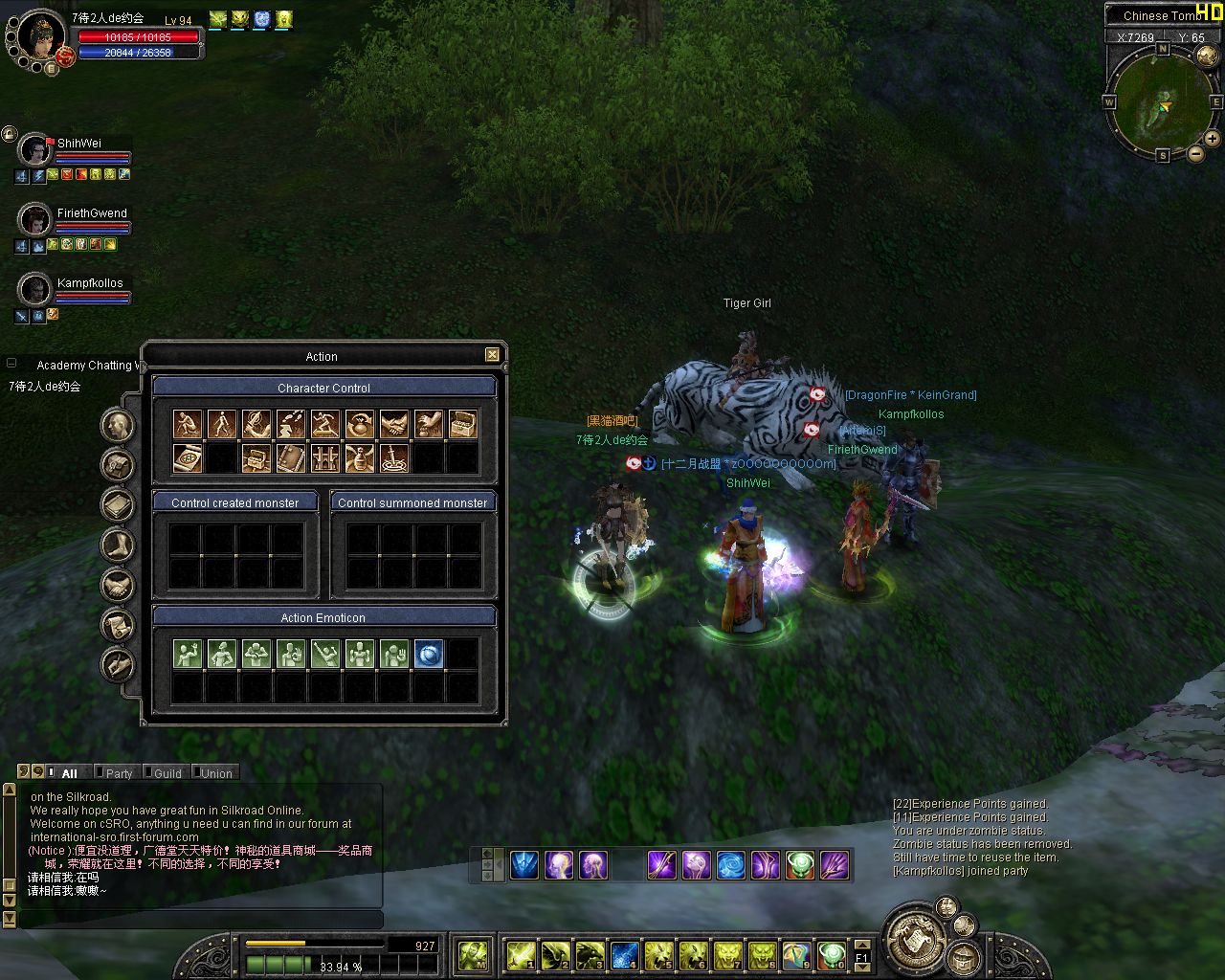Select party member FiriethGwend's portrait
Screen dimensions: 1225x980
(35, 220)
